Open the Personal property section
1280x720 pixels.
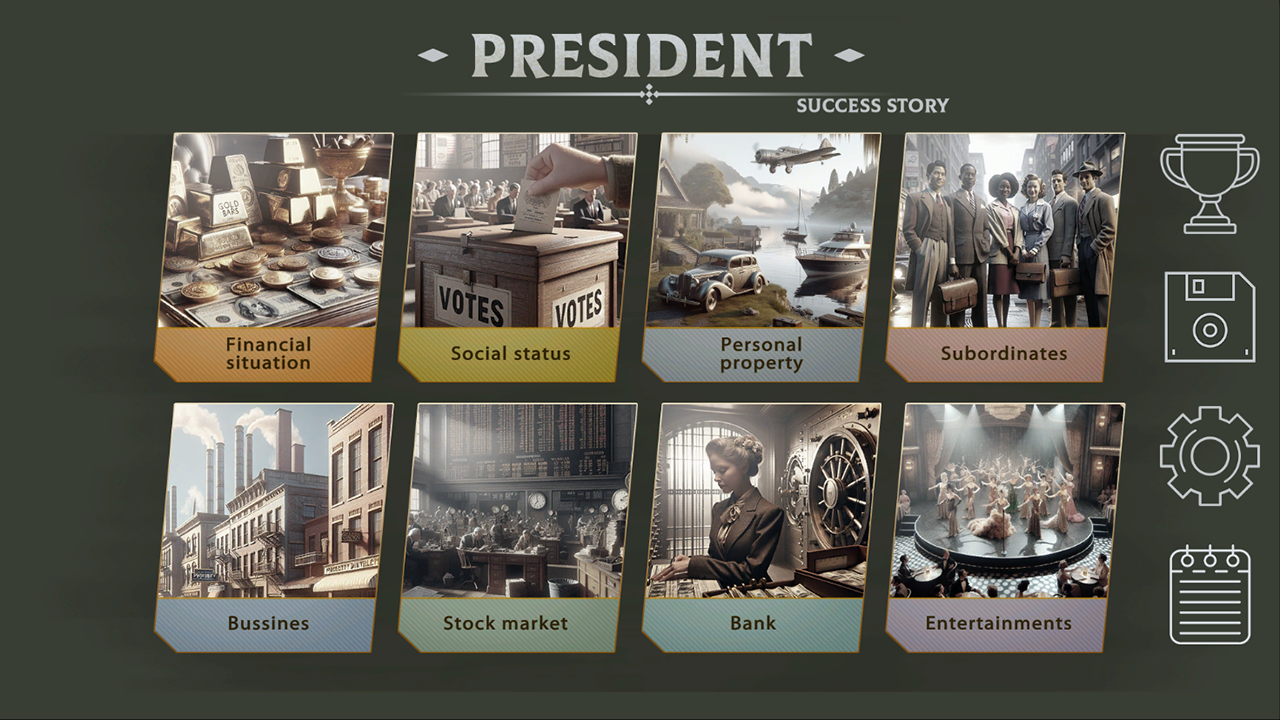point(761,256)
